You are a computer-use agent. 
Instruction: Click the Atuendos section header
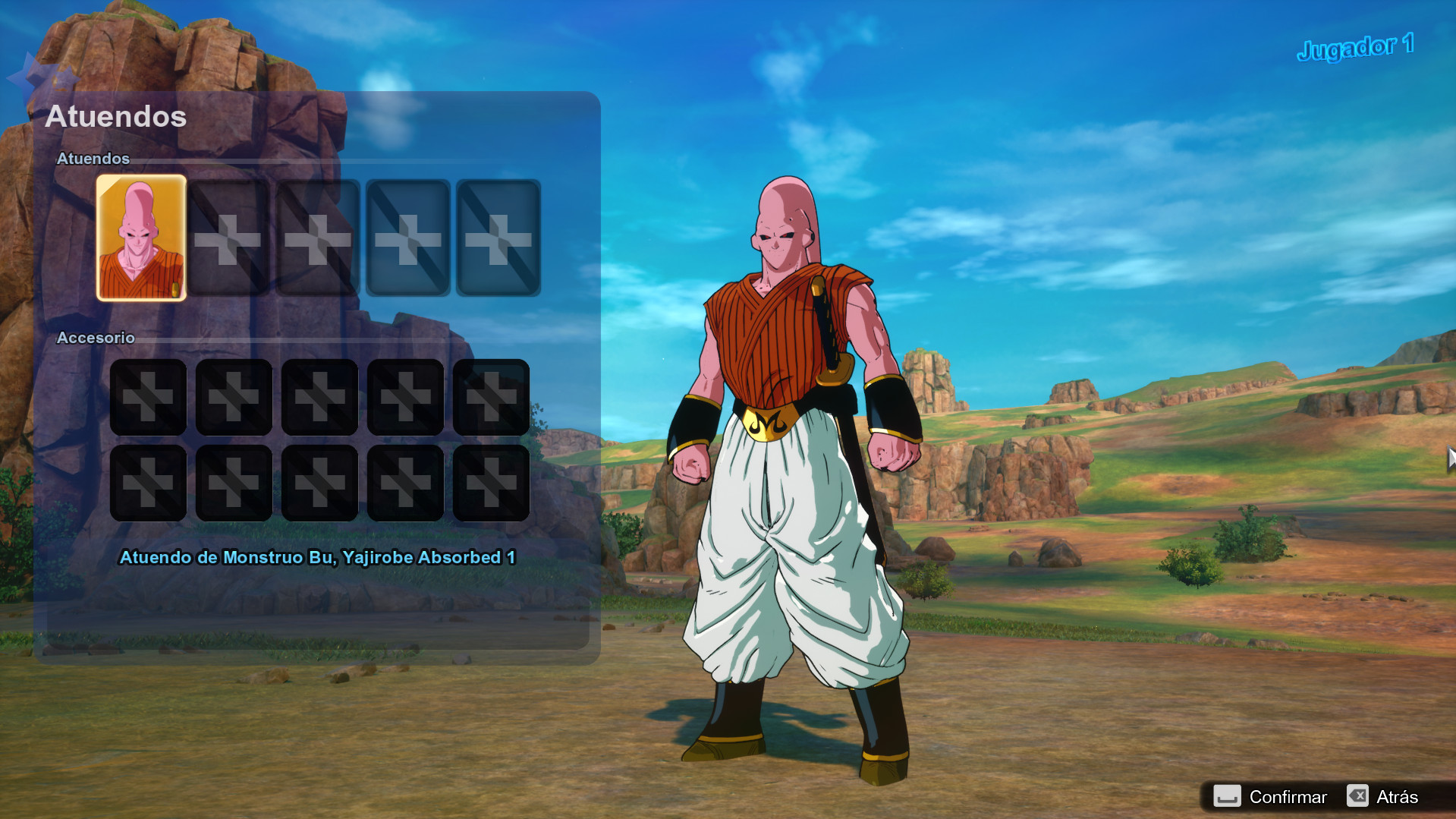pos(93,159)
